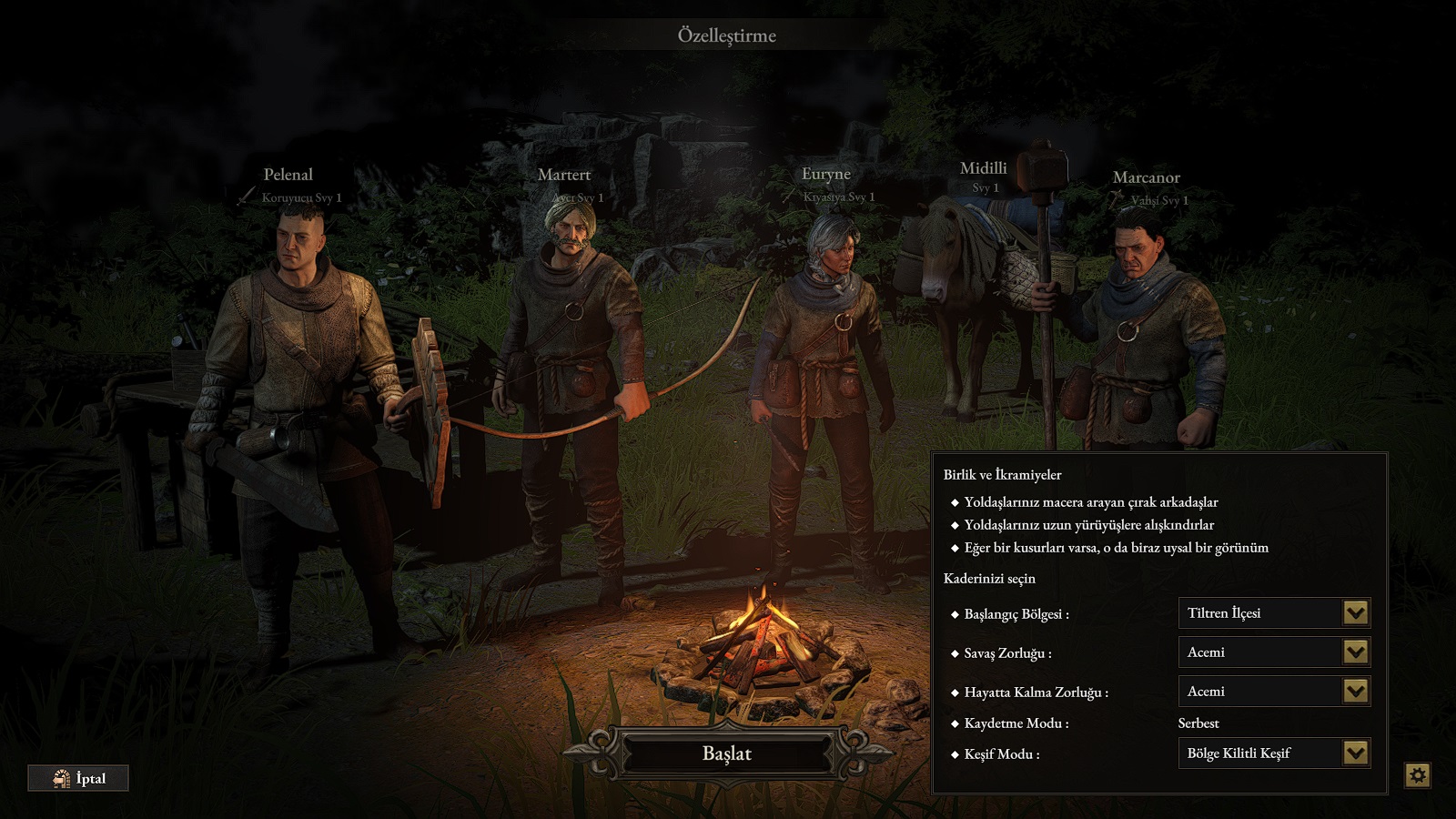Start the game with Başlat button
This screenshot has height=819, width=1456.
(726, 753)
